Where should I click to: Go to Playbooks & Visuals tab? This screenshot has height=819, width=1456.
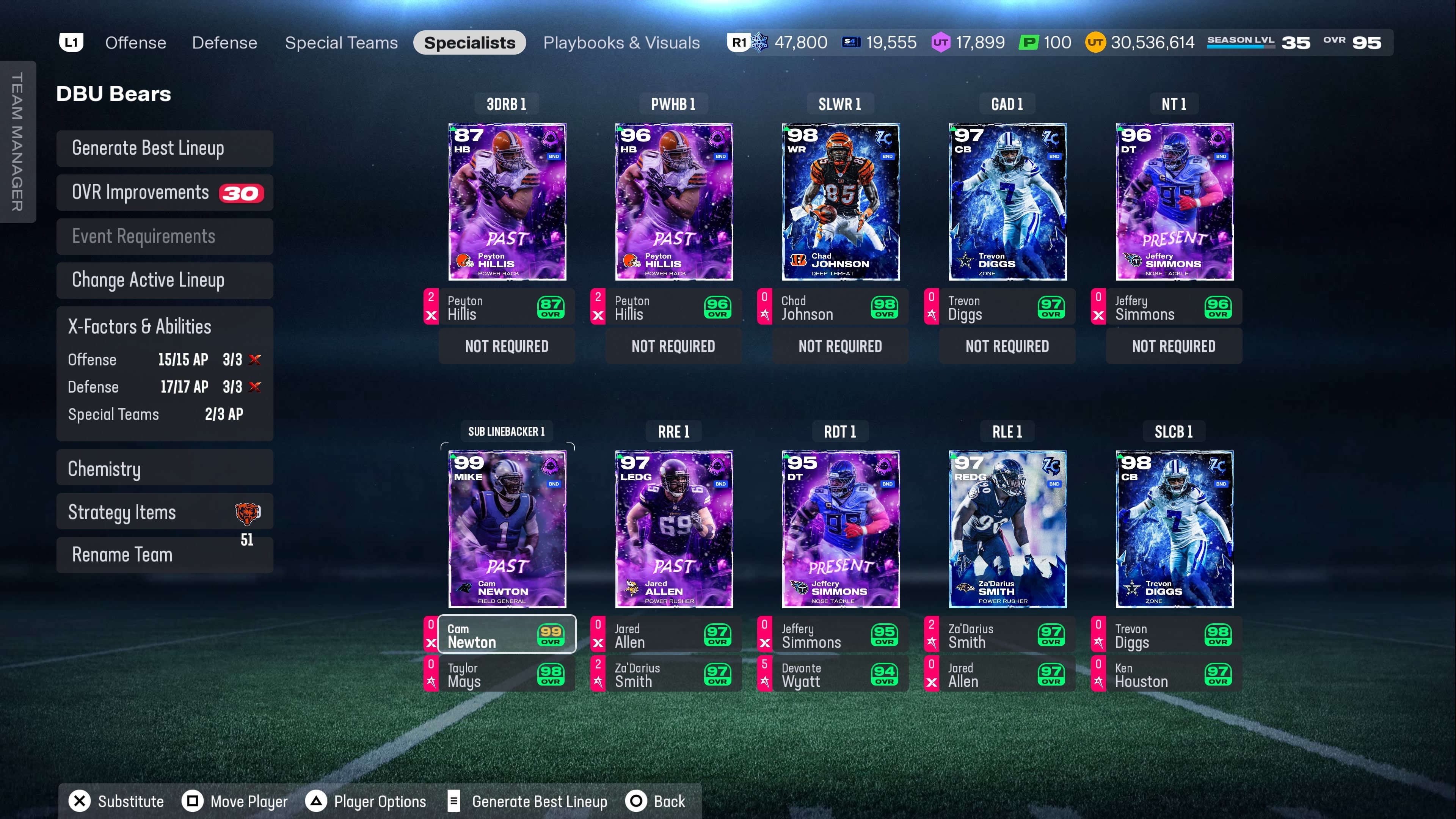(x=621, y=43)
